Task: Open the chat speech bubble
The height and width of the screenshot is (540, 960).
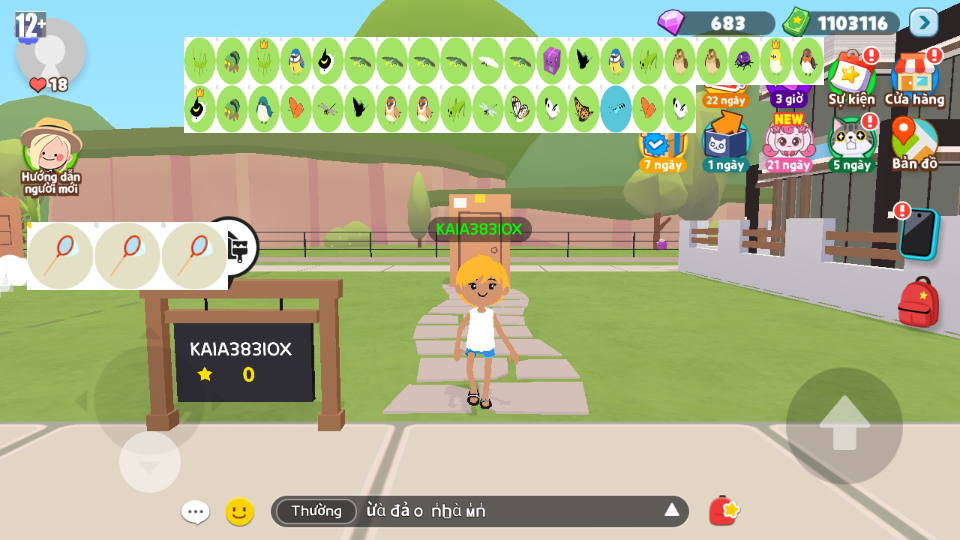Action: click(x=195, y=512)
